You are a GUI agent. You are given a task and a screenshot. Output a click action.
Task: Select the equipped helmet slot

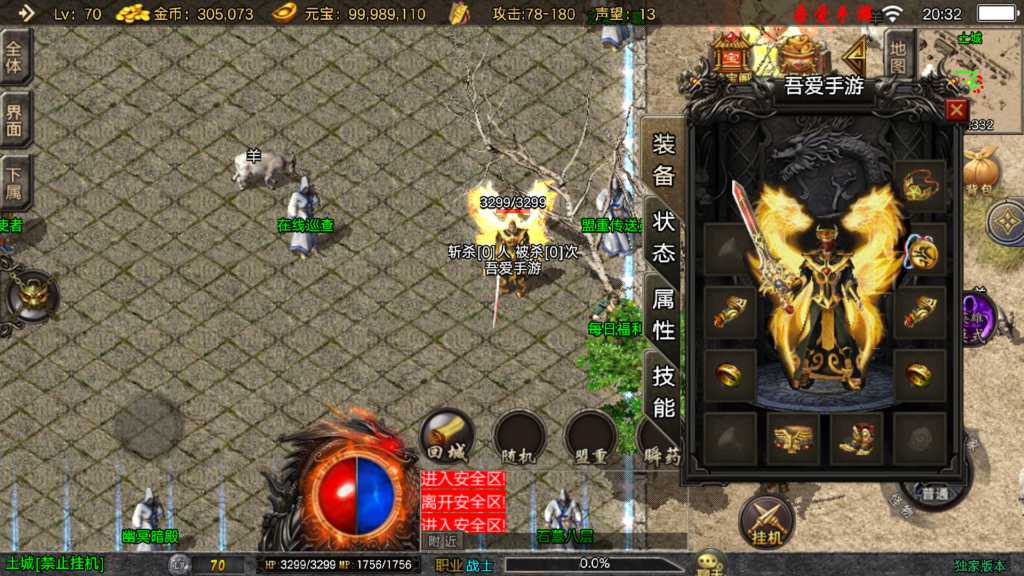point(918,185)
